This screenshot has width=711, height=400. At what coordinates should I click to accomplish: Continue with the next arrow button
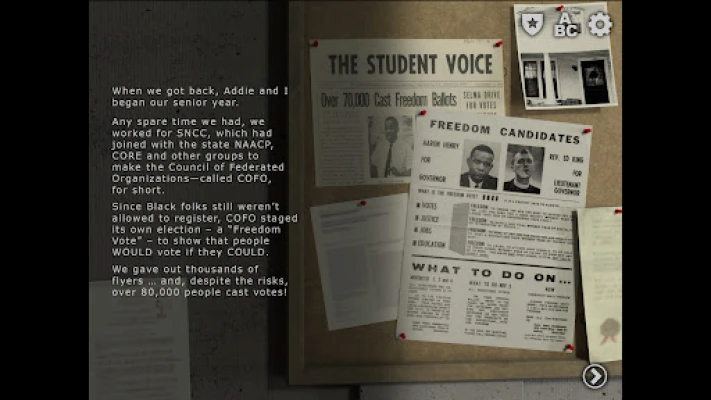[x=595, y=376]
